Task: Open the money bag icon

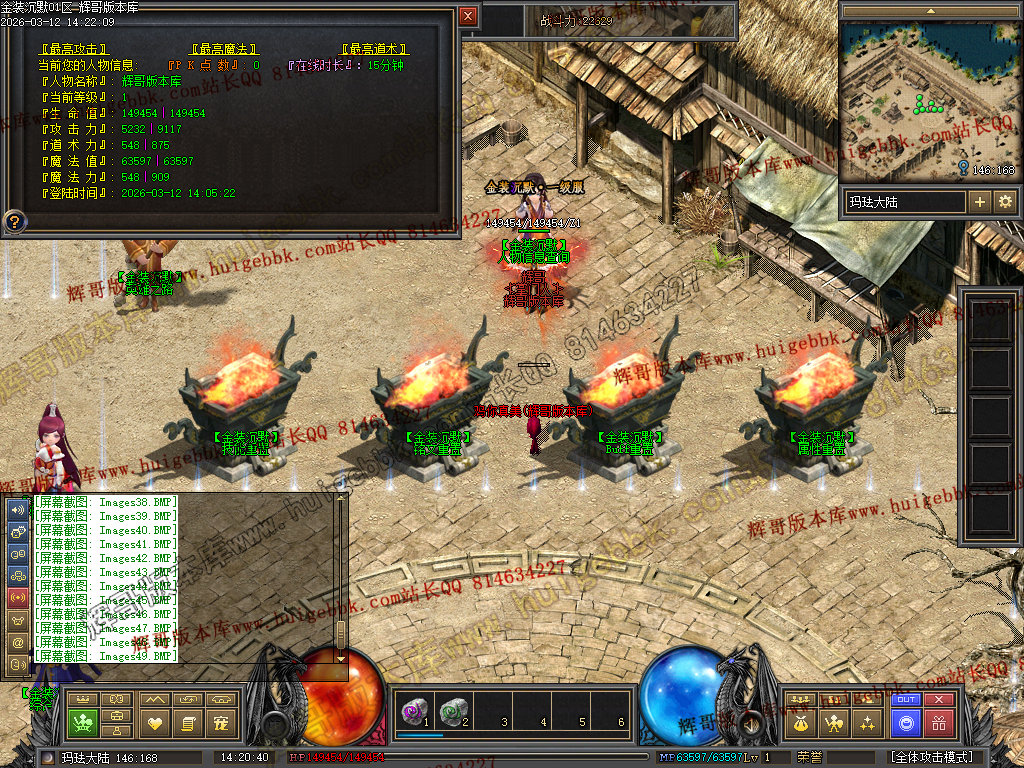Action: [x=799, y=722]
